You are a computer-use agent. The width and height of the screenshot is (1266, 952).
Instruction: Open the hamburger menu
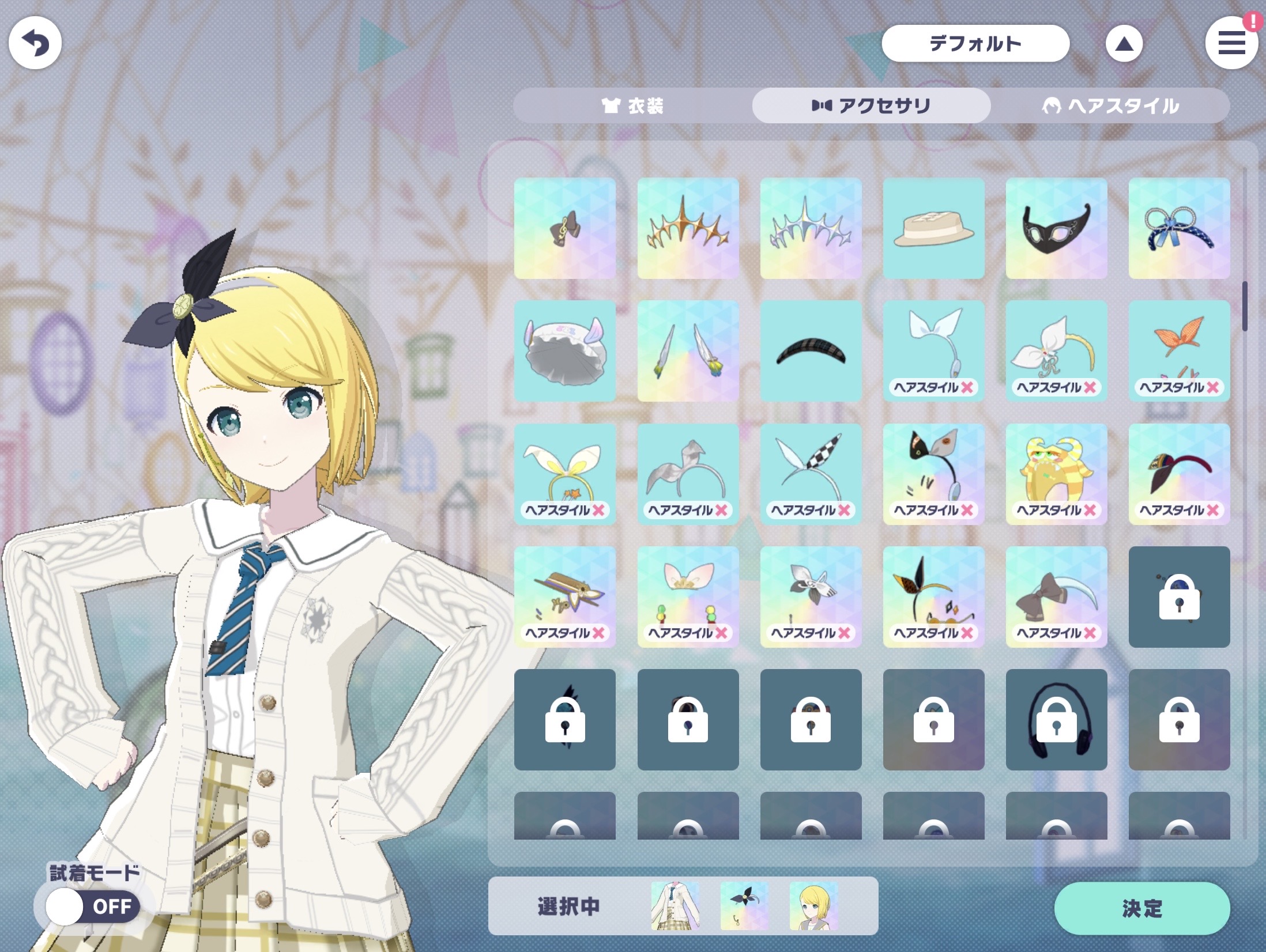tap(1231, 44)
